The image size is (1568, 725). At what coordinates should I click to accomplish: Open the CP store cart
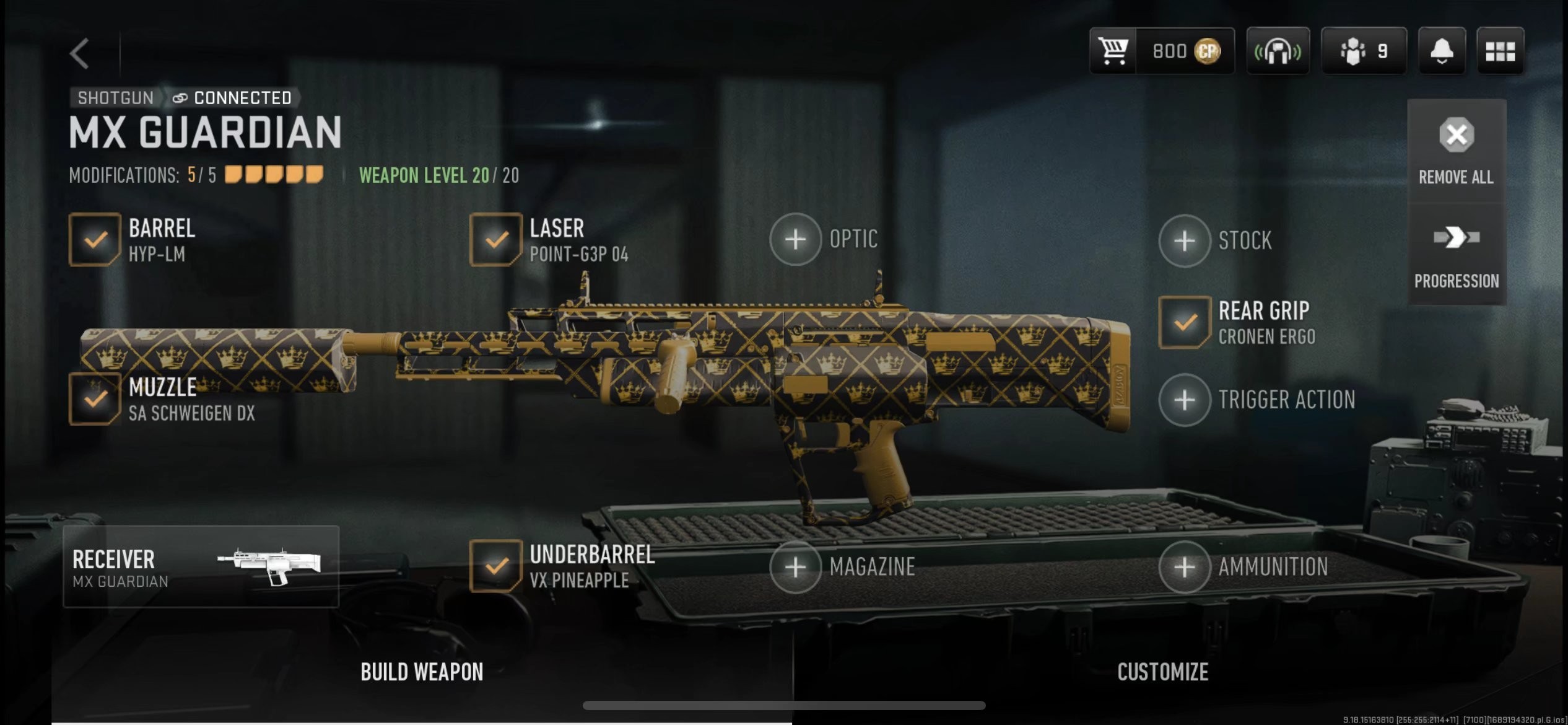[x=1113, y=51]
